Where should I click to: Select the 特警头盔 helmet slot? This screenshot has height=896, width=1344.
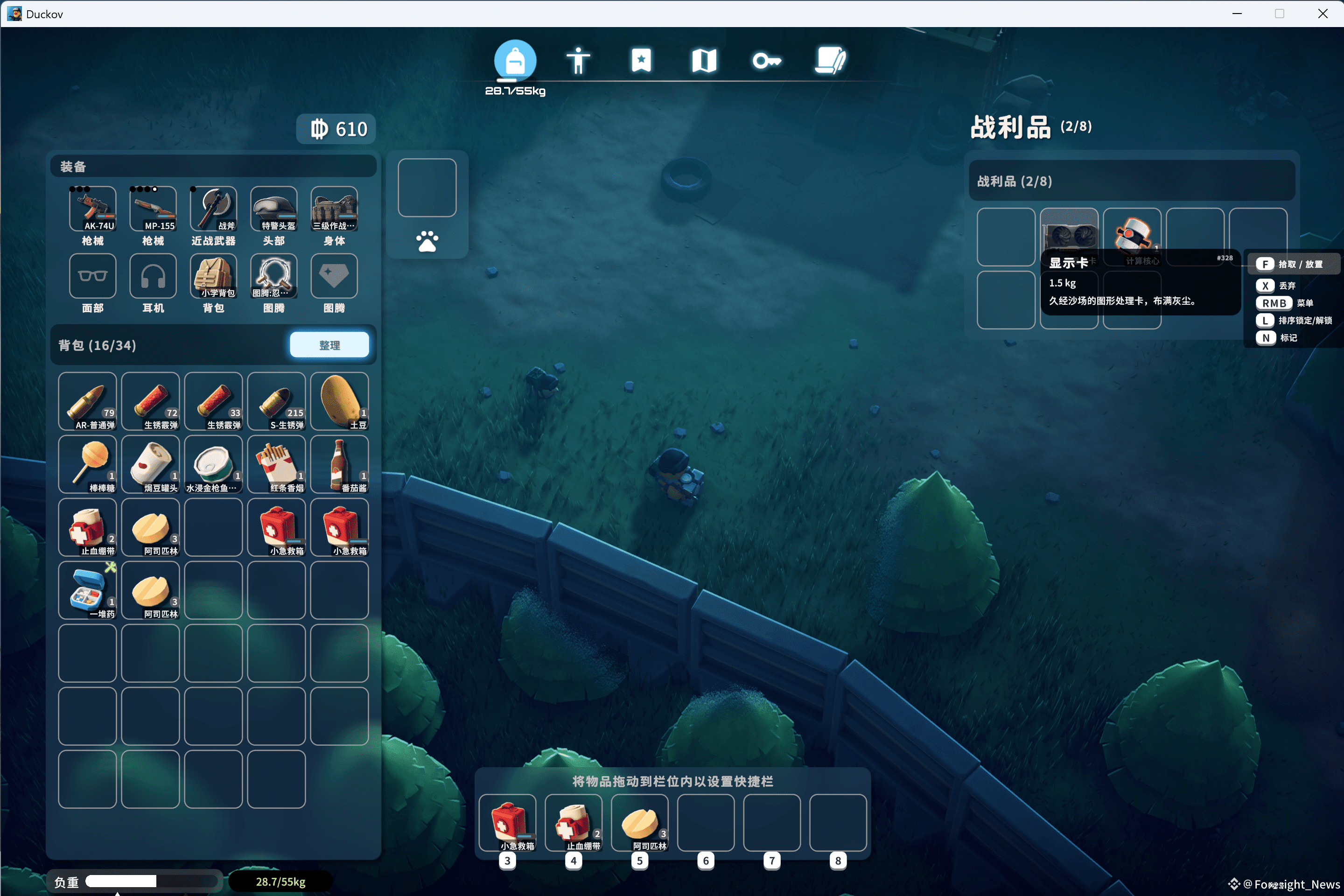click(274, 209)
